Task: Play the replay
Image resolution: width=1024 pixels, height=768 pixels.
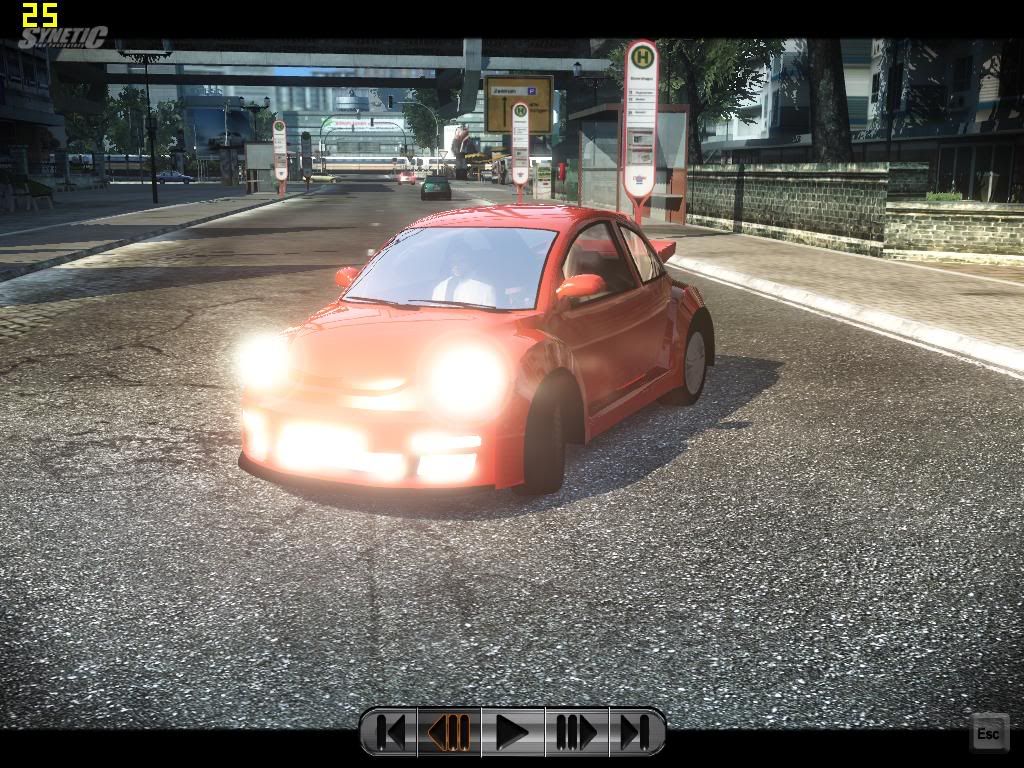Action: (x=512, y=732)
